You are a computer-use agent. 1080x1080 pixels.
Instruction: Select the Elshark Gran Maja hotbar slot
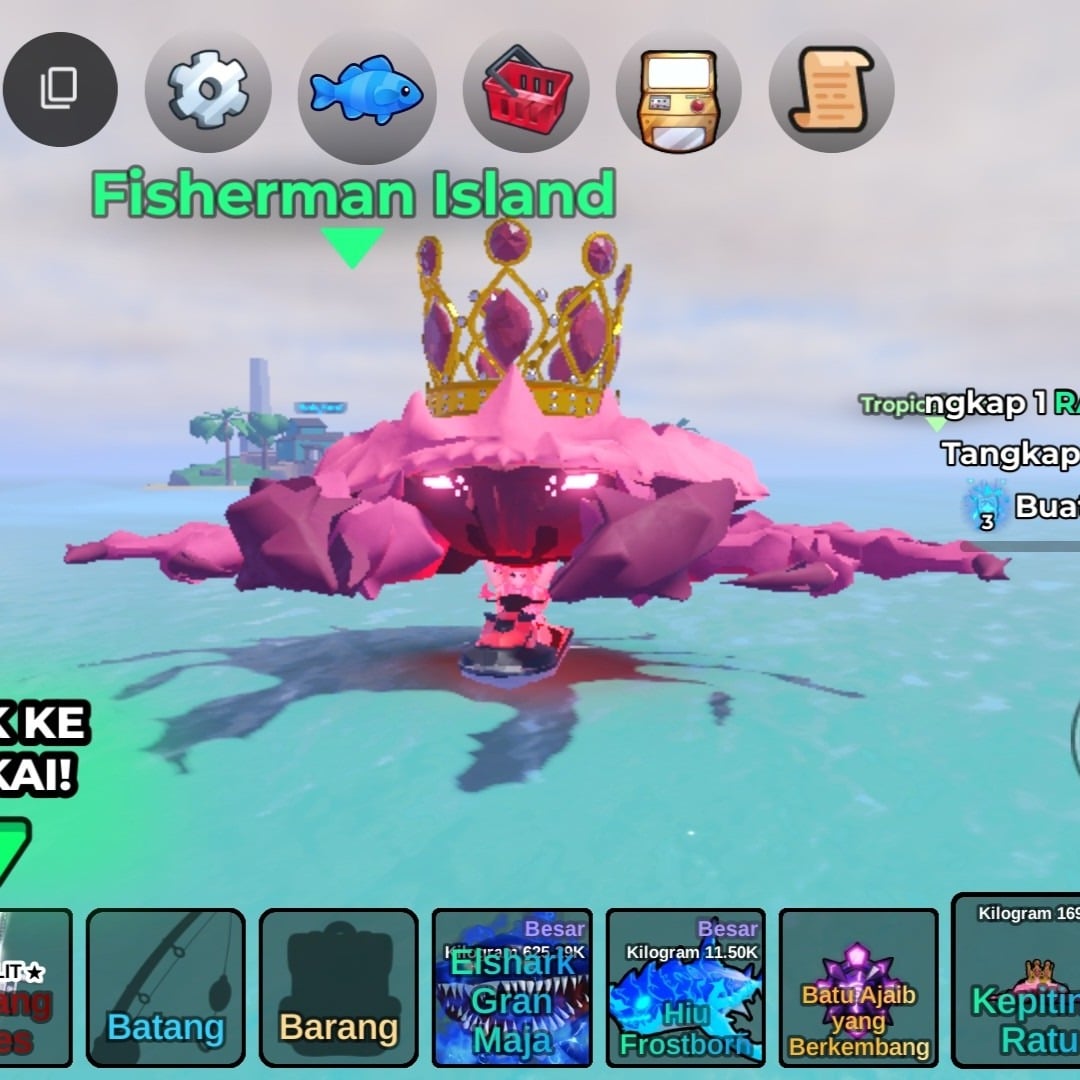[x=512, y=987]
